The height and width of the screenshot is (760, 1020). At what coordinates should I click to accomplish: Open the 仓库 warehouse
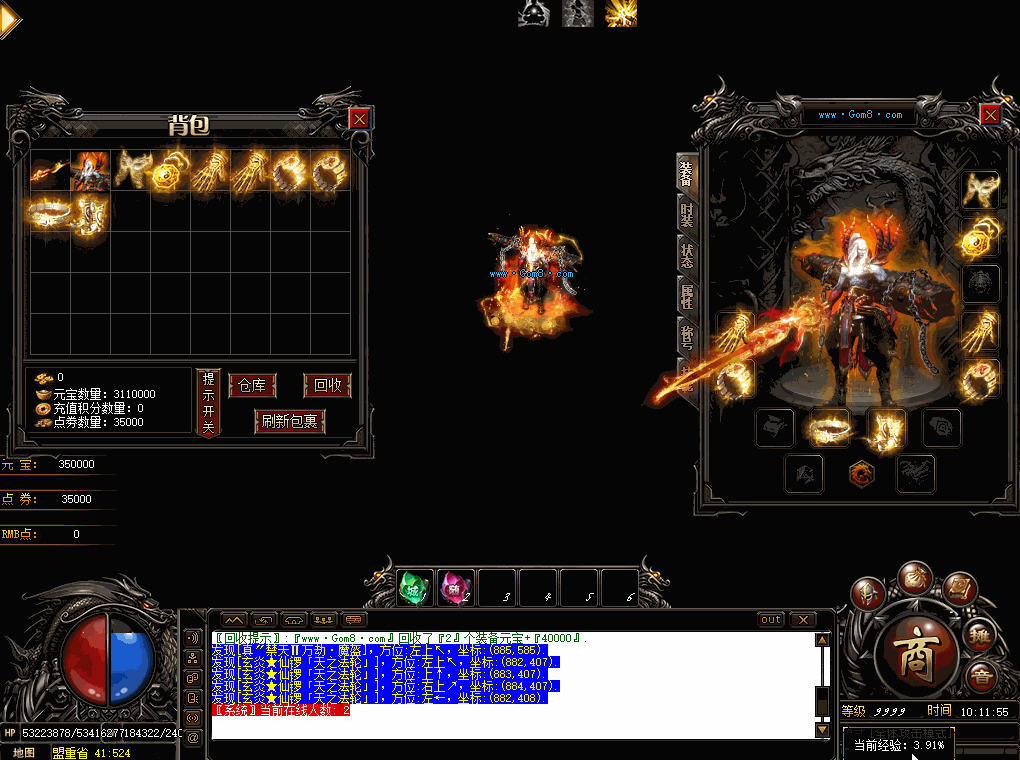point(252,386)
